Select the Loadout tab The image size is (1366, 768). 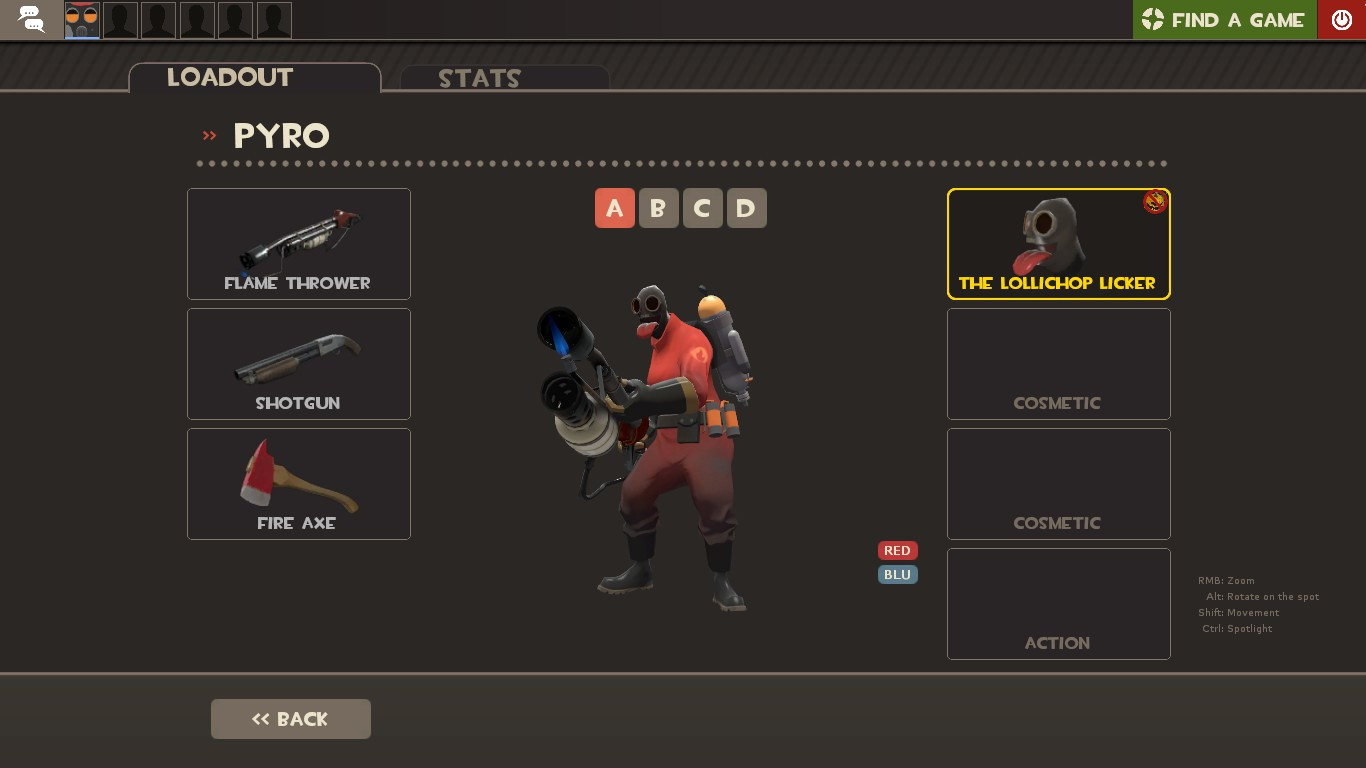(230, 77)
